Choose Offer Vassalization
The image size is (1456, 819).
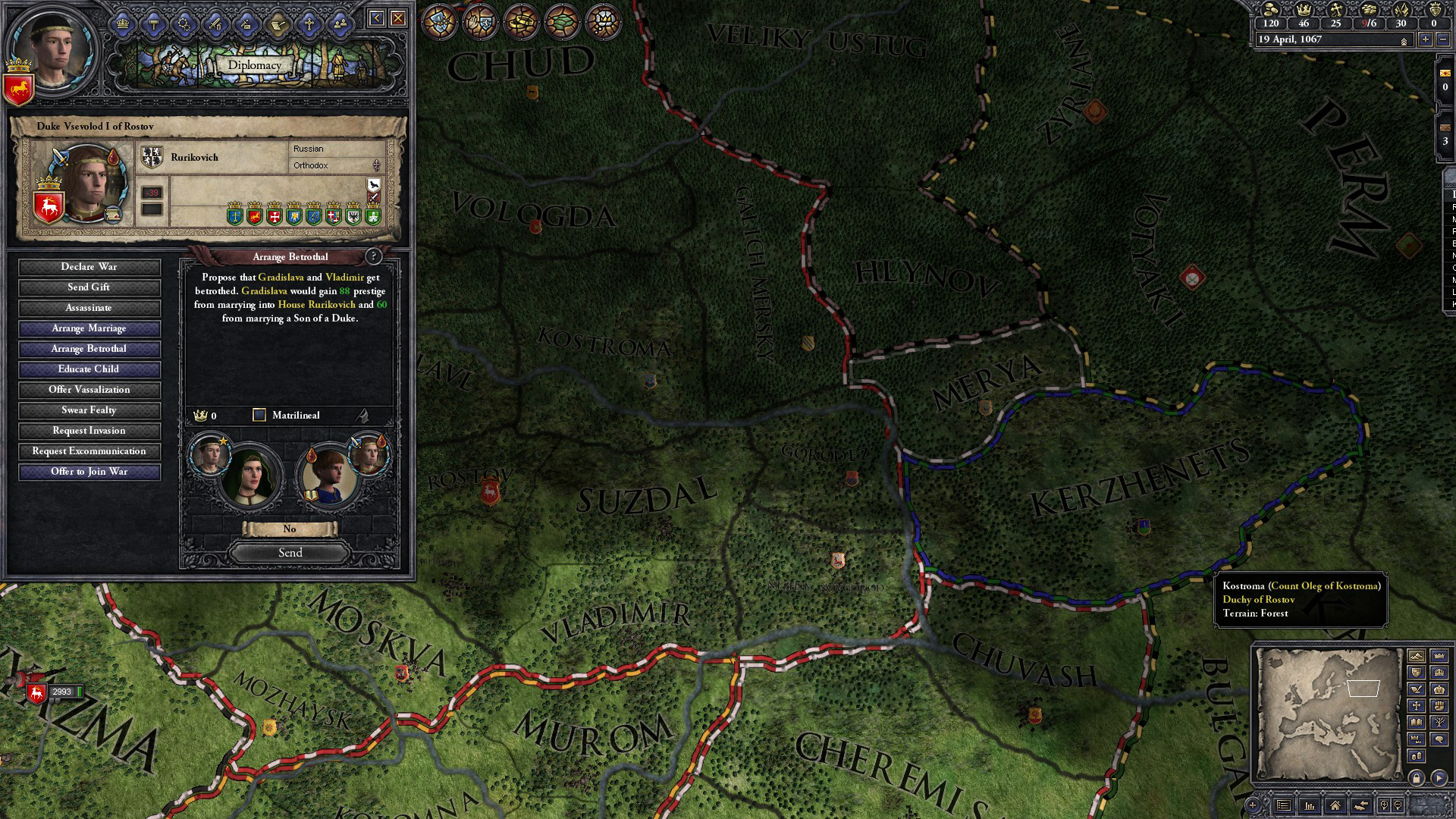(89, 390)
